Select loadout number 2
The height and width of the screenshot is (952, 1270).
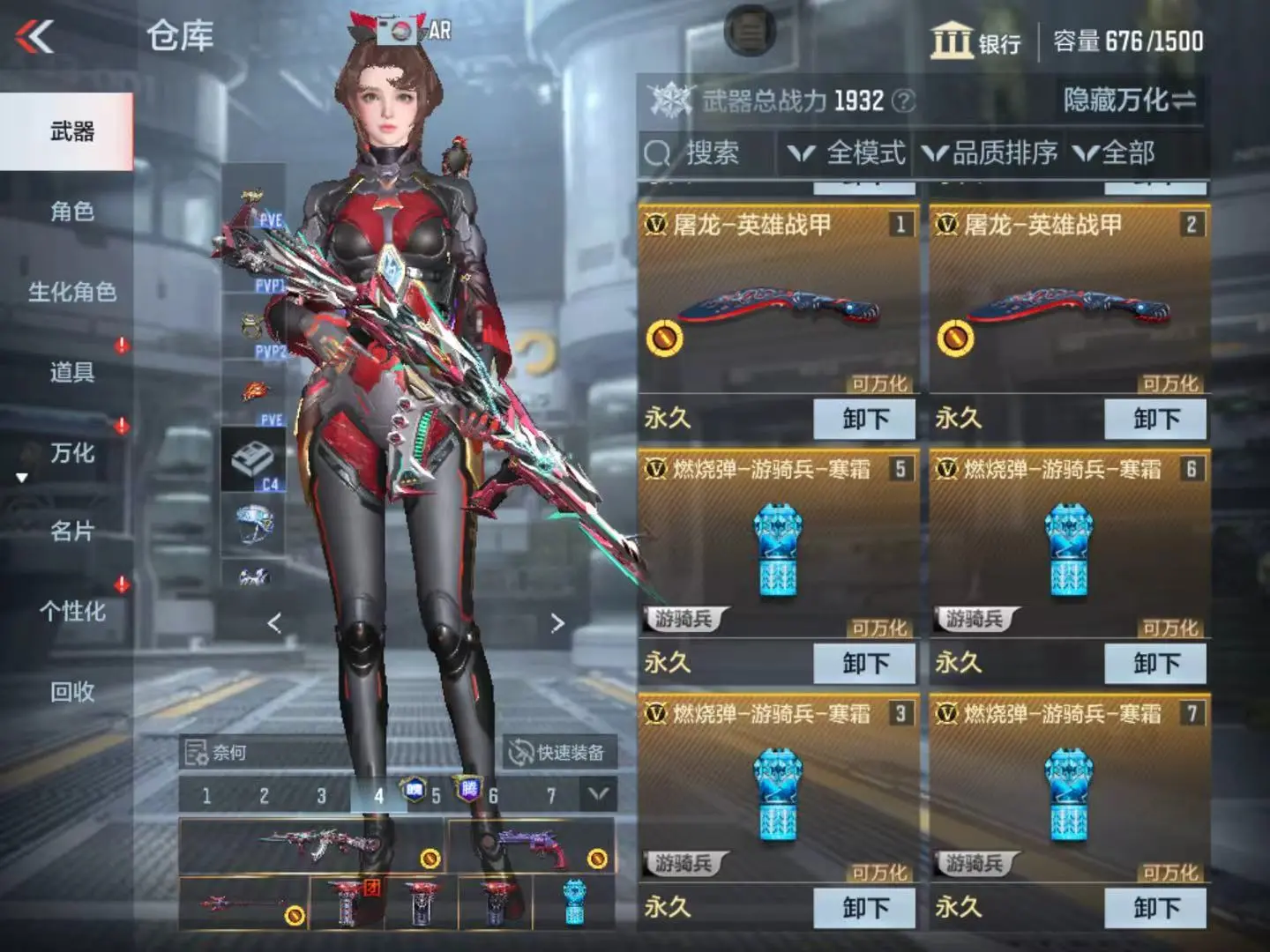264,796
